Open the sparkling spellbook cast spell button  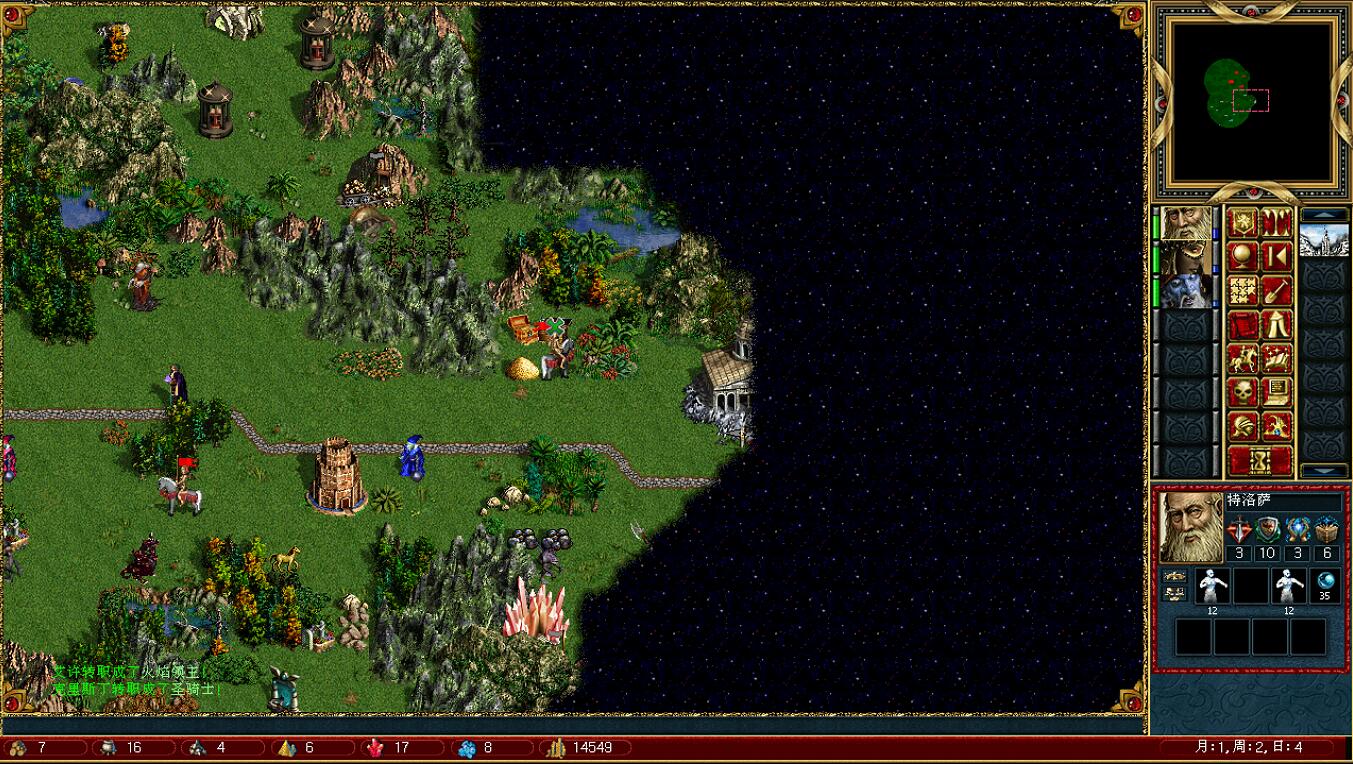pos(1276,359)
